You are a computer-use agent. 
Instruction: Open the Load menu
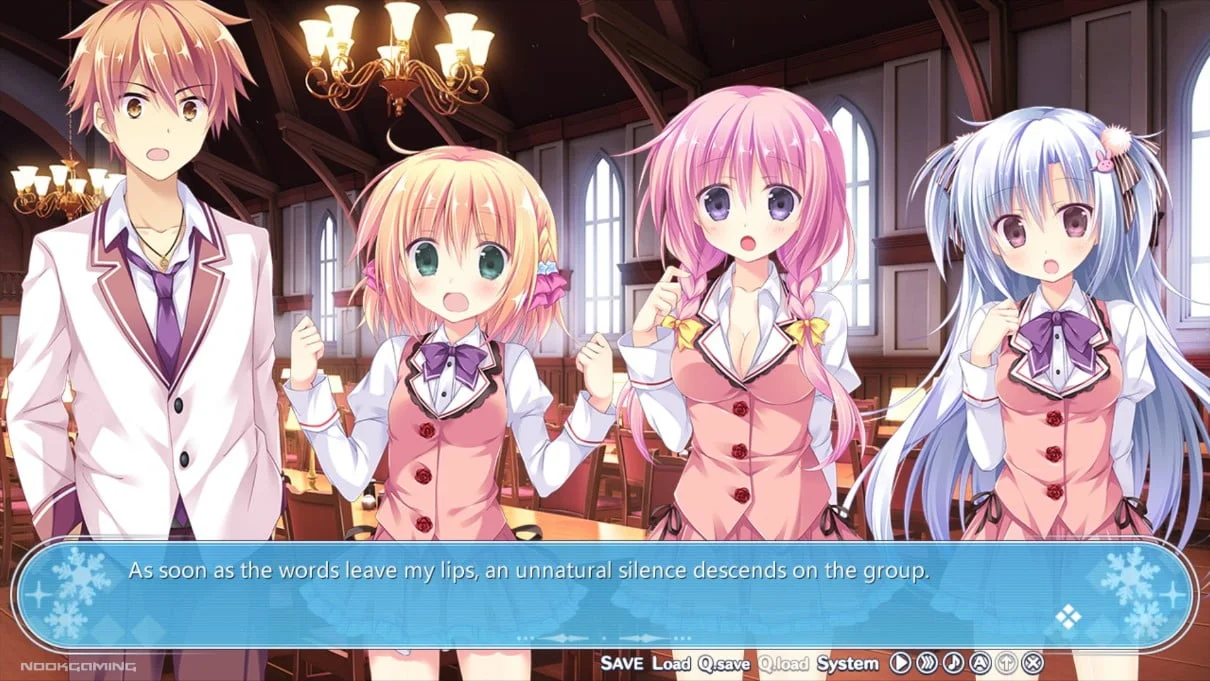coord(671,663)
